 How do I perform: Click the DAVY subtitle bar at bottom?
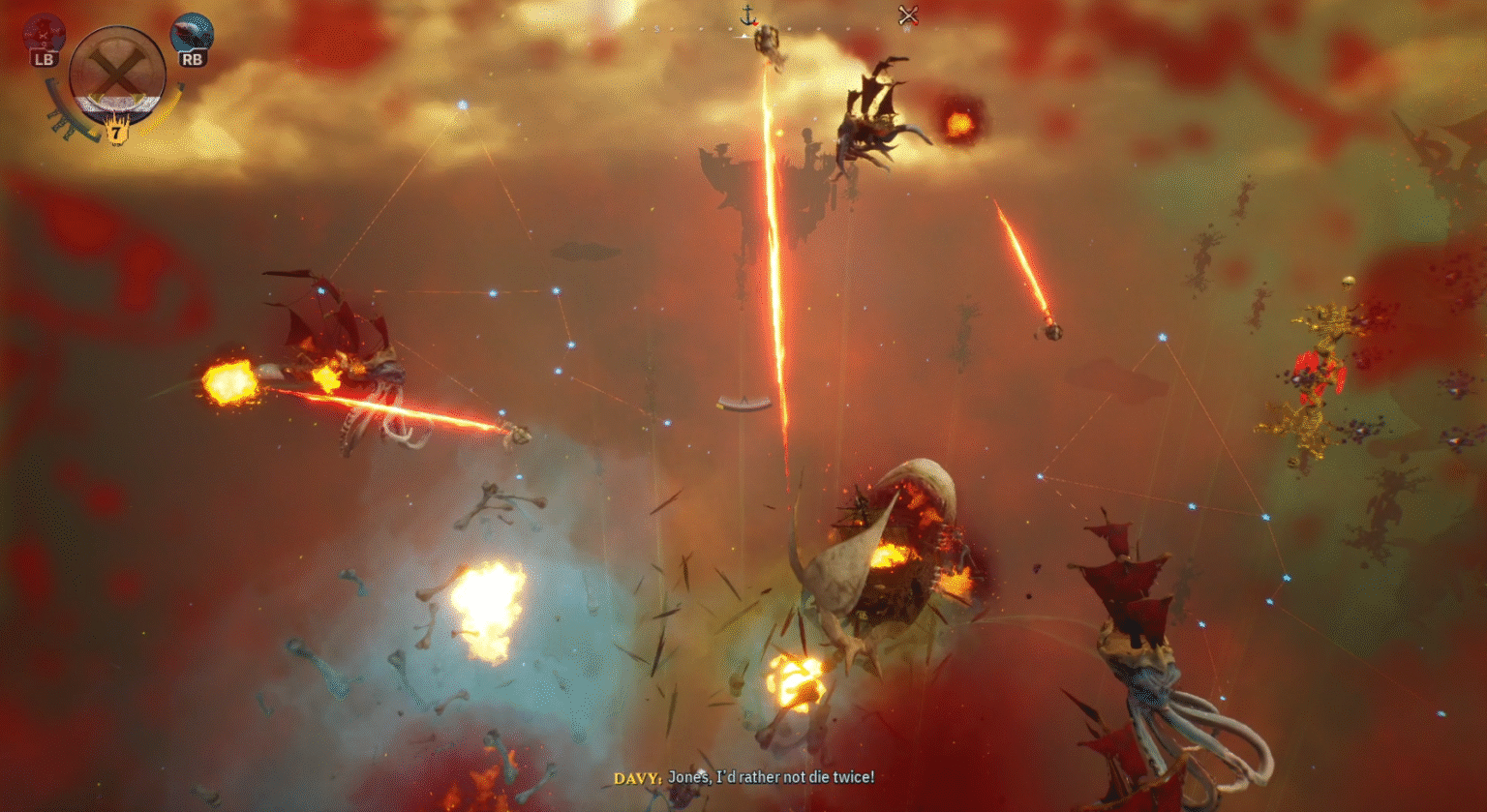(743, 778)
